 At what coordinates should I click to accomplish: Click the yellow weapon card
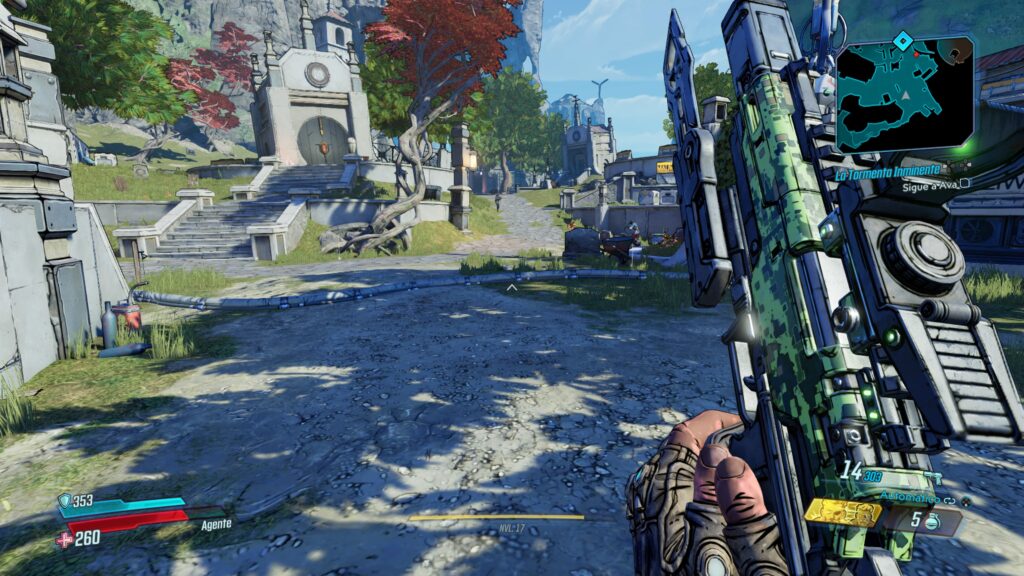click(x=842, y=512)
